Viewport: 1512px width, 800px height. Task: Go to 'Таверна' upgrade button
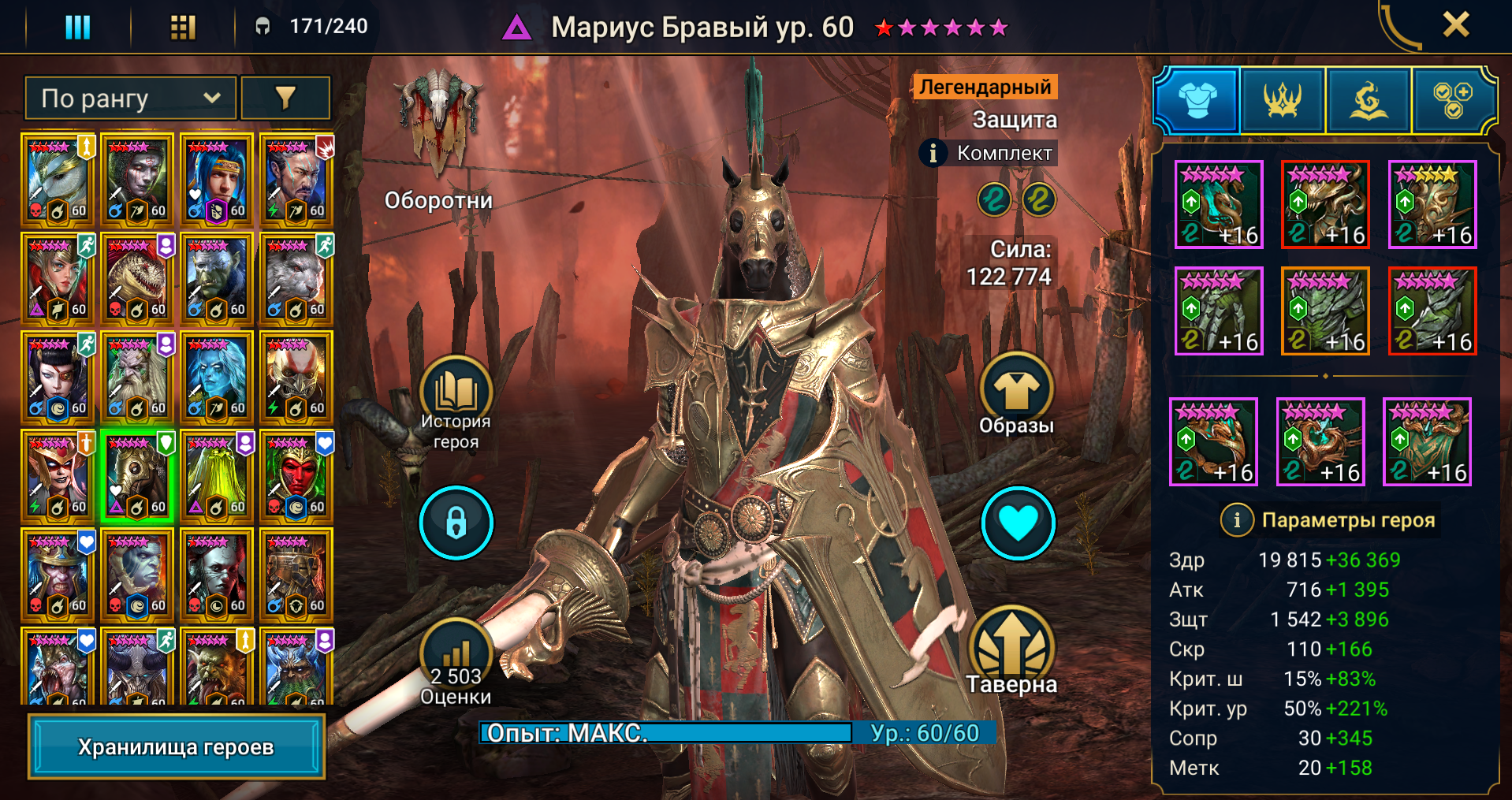click(1011, 646)
